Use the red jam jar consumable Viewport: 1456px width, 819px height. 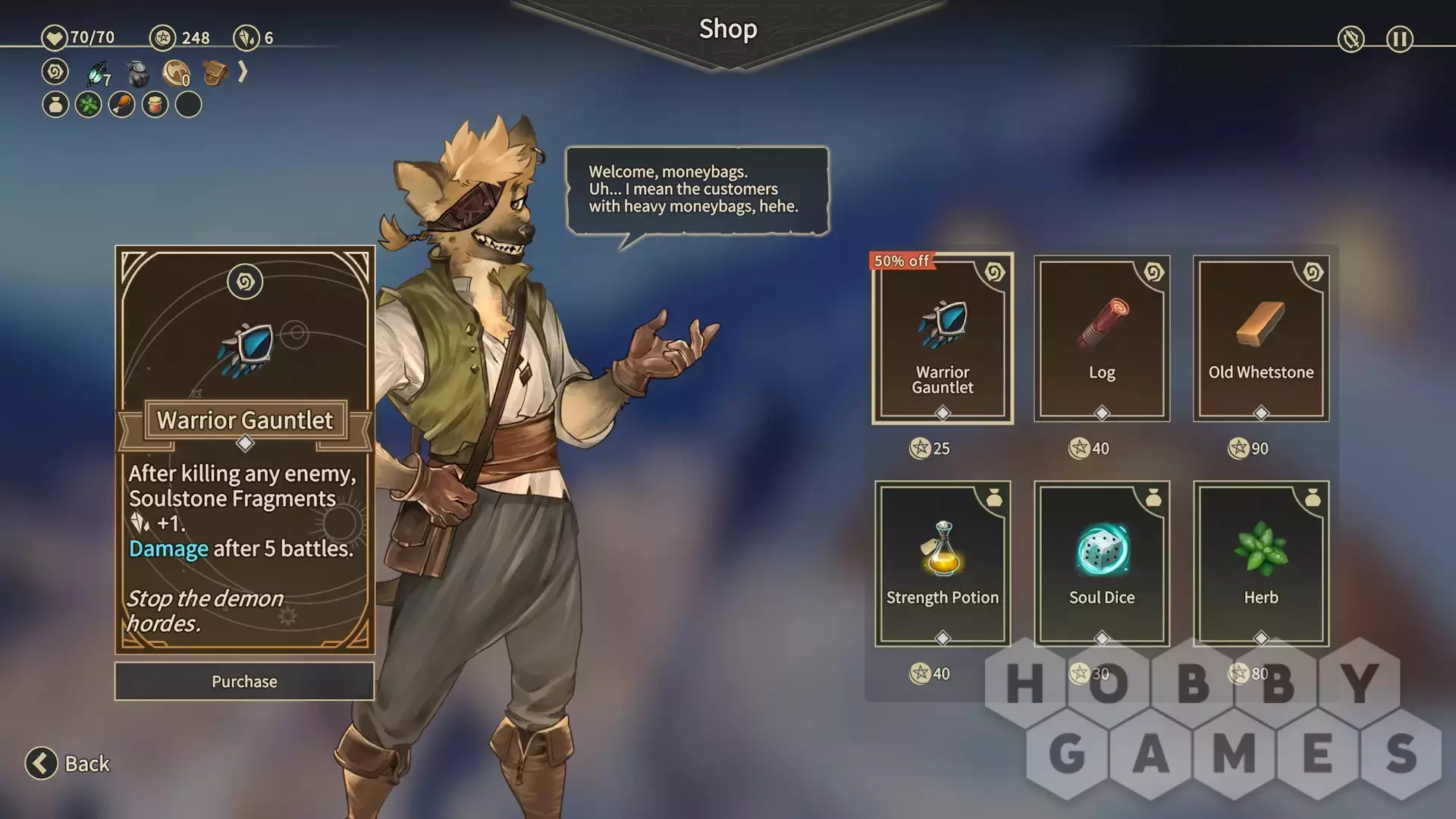click(x=155, y=105)
